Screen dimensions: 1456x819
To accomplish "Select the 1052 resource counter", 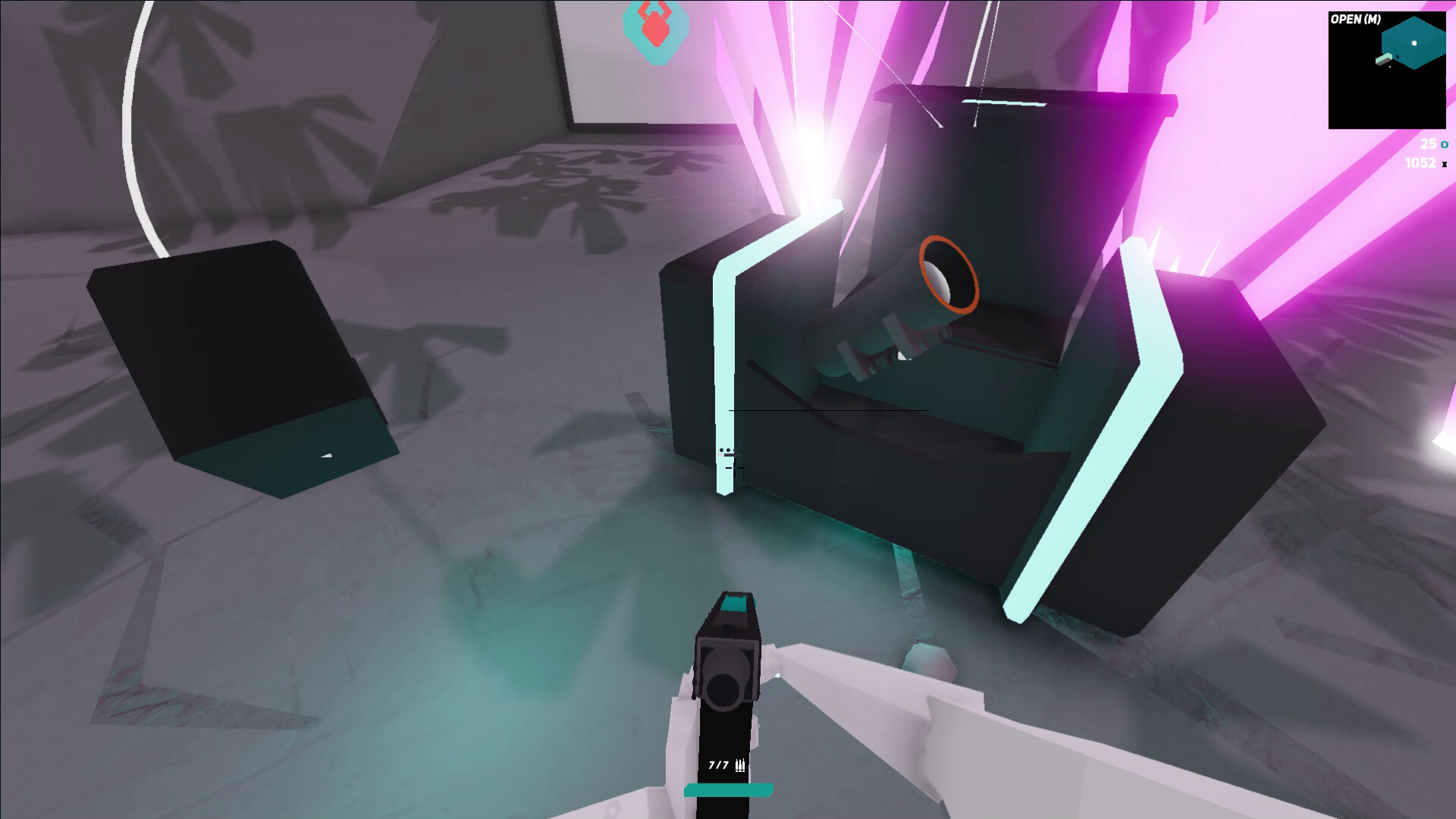I will (x=1420, y=163).
